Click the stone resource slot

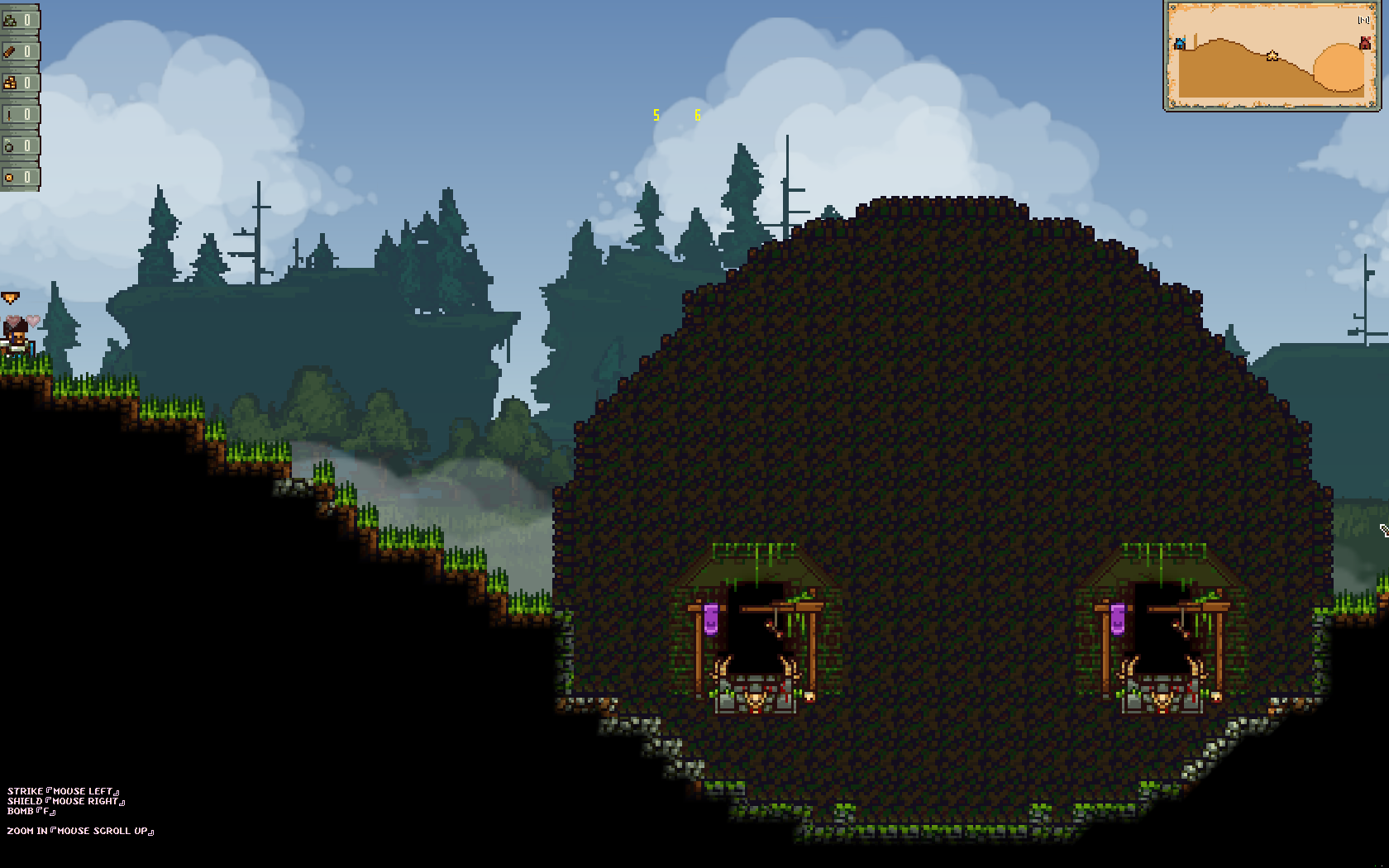pyautogui.click(x=19, y=20)
